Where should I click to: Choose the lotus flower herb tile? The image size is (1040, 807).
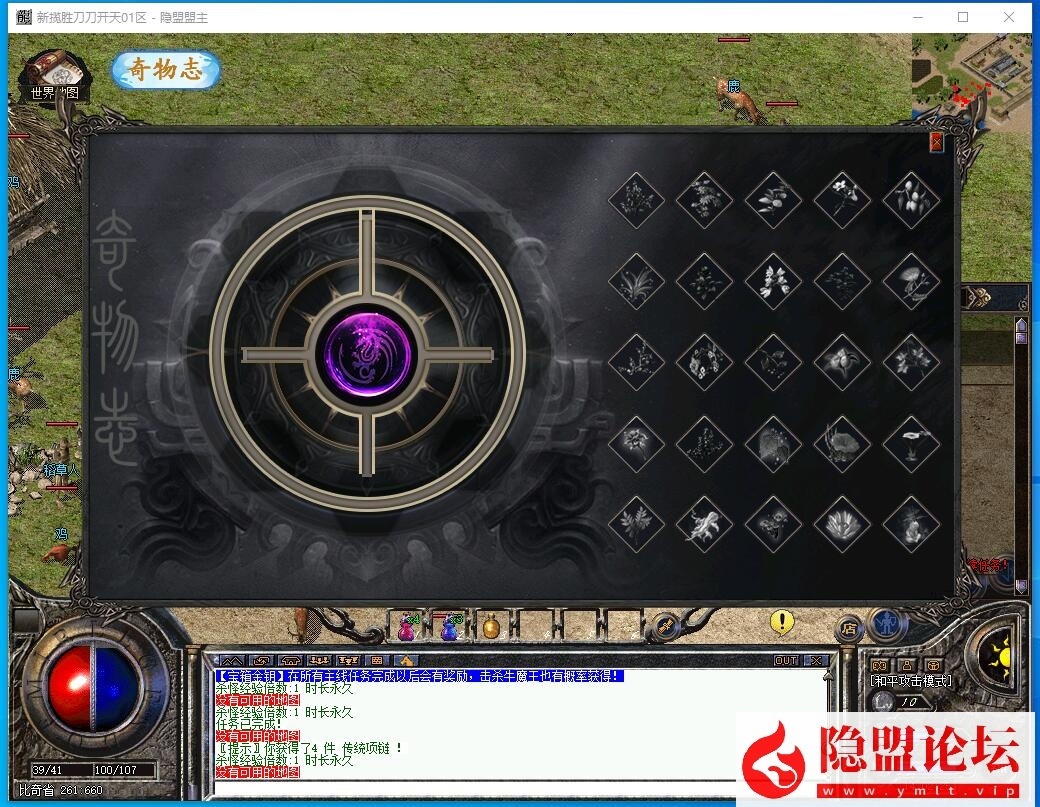pyautogui.click(x=842, y=524)
